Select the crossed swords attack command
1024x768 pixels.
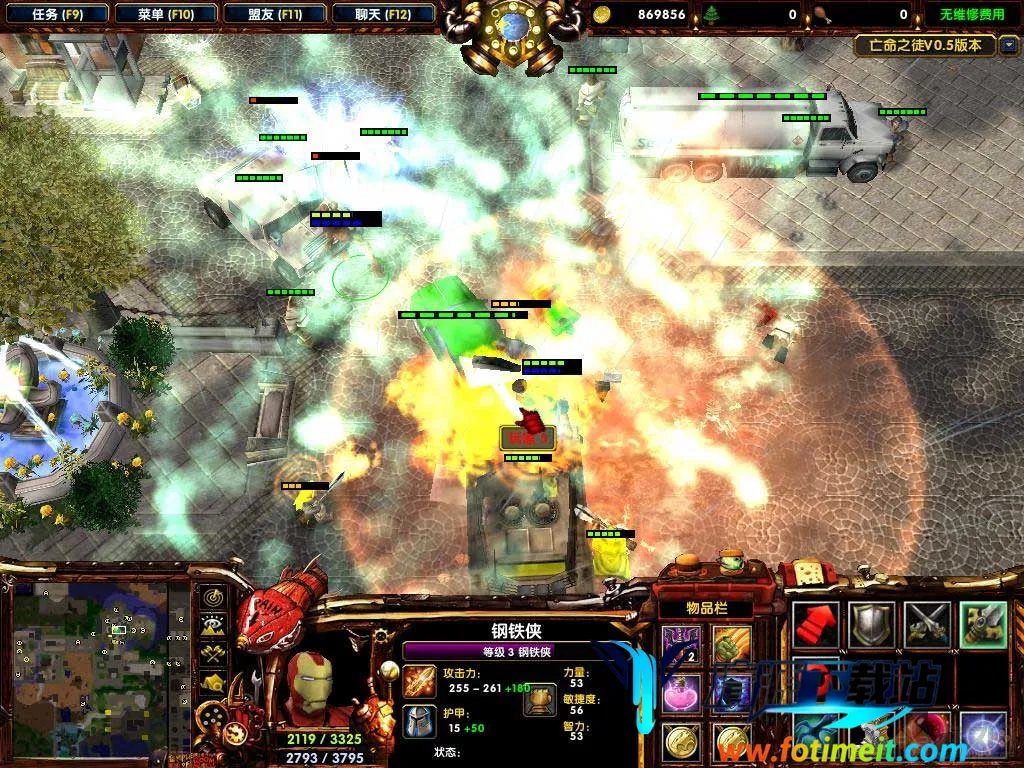point(927,624)
